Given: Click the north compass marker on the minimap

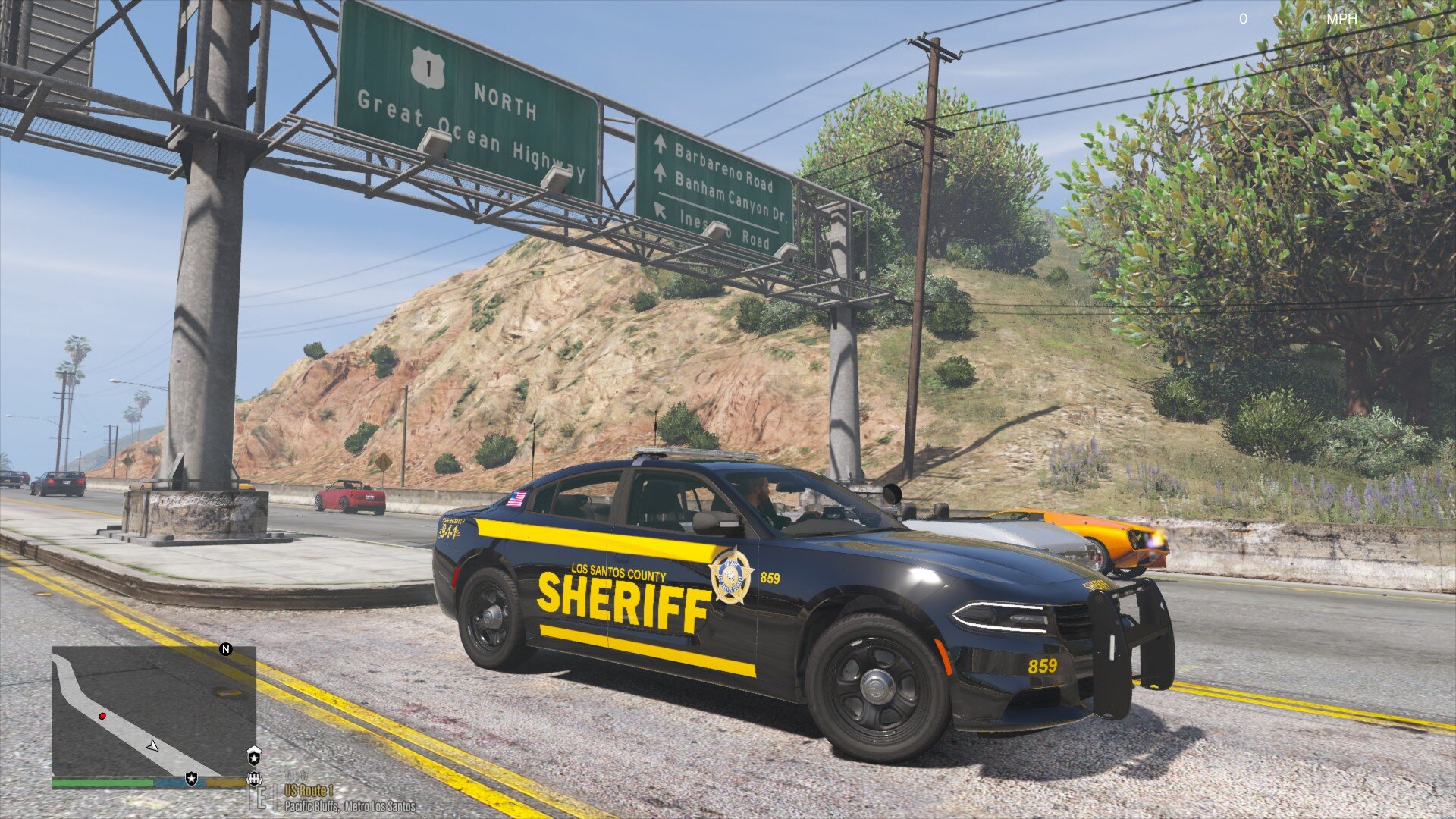Looking at the screenshot, I should (225, 649).
